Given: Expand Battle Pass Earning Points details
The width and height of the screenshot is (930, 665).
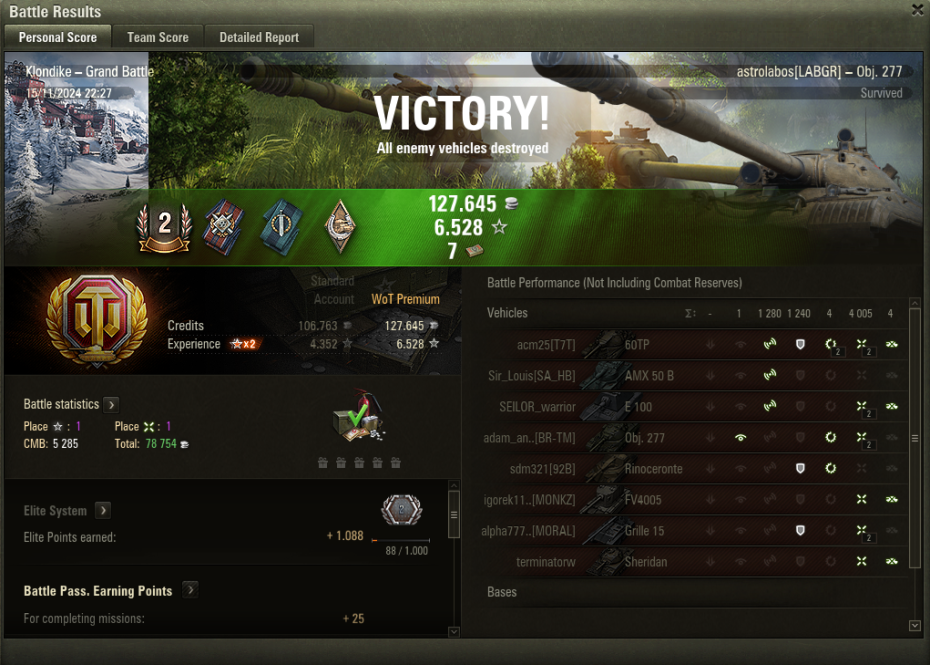Looking at the screenshot, I should point(190,591).
